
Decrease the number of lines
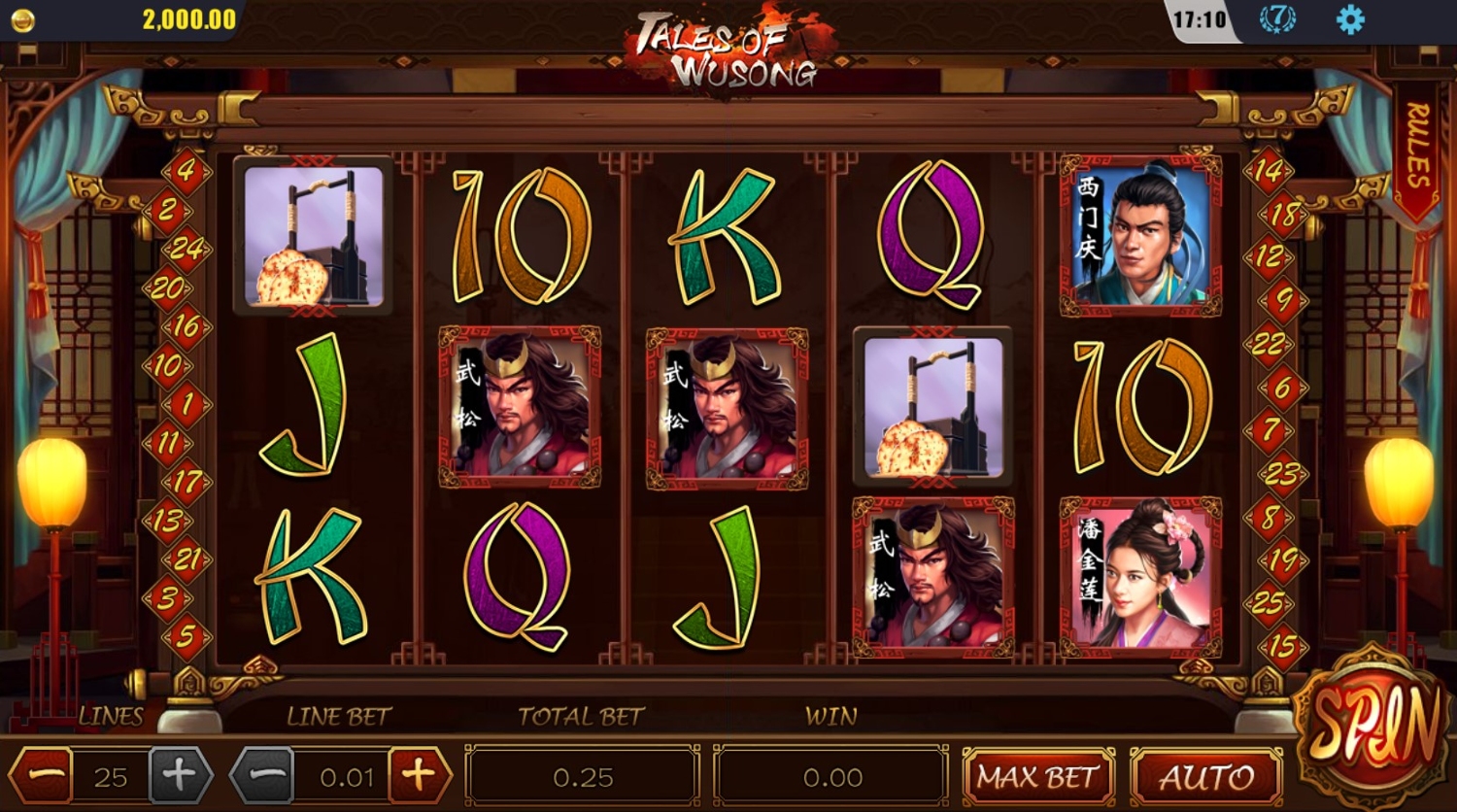pos(46,777)
